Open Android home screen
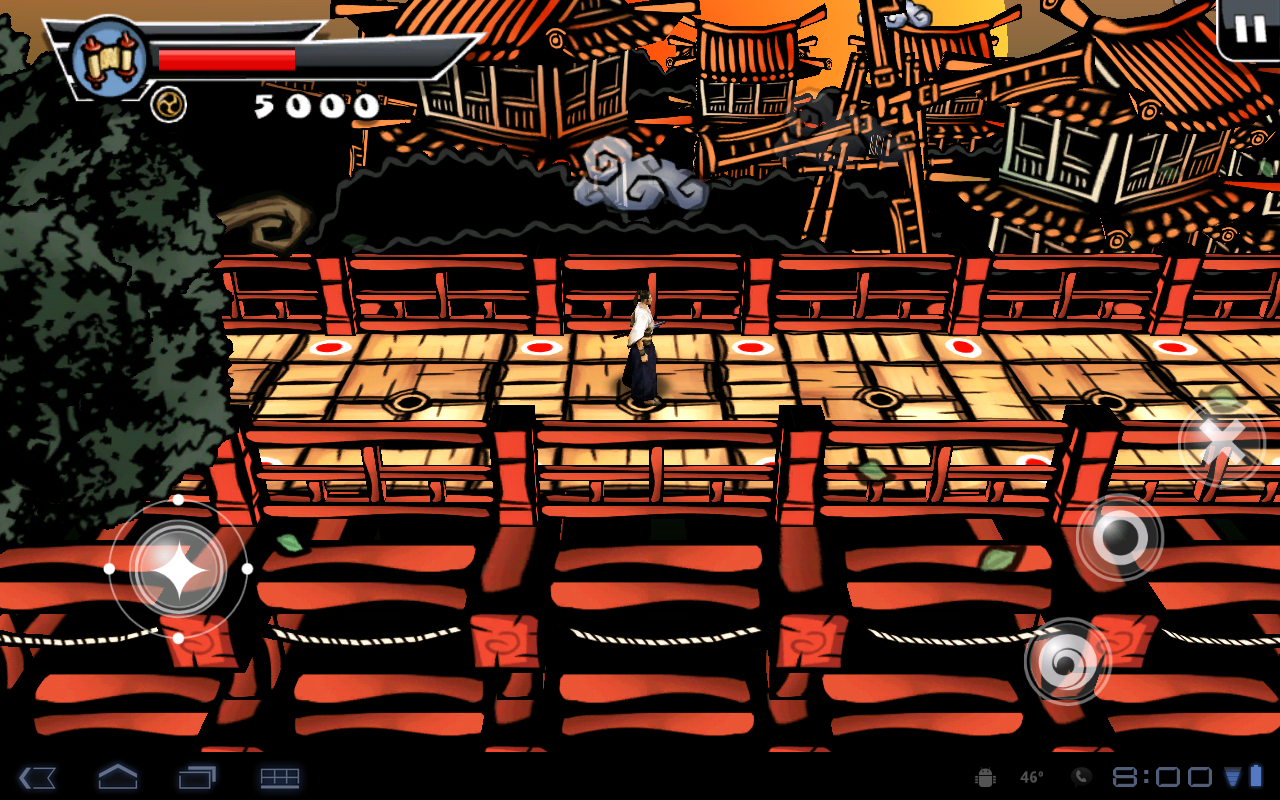 (x=117, y=777)
